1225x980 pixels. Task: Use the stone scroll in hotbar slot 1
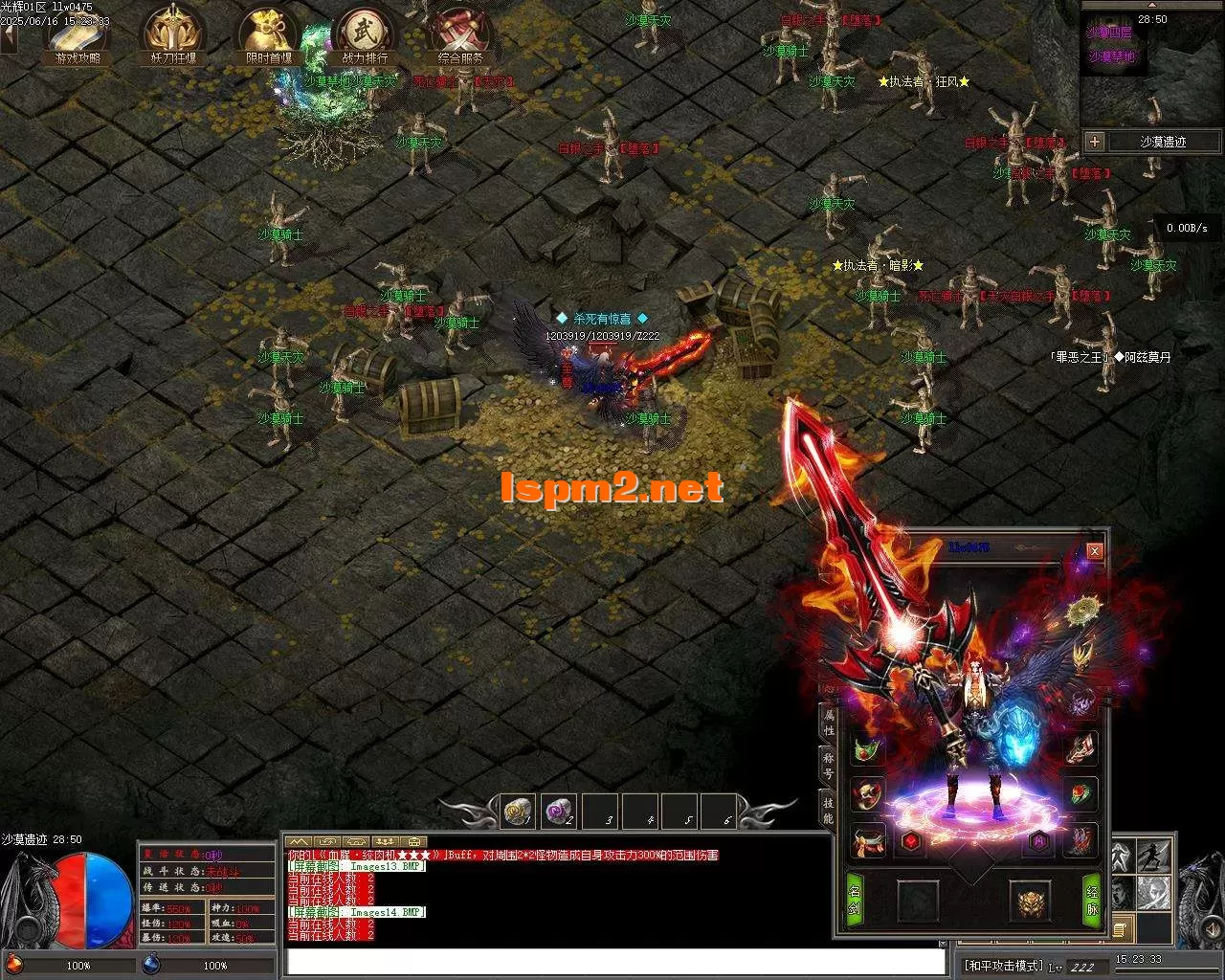click(x=518, y=812)
